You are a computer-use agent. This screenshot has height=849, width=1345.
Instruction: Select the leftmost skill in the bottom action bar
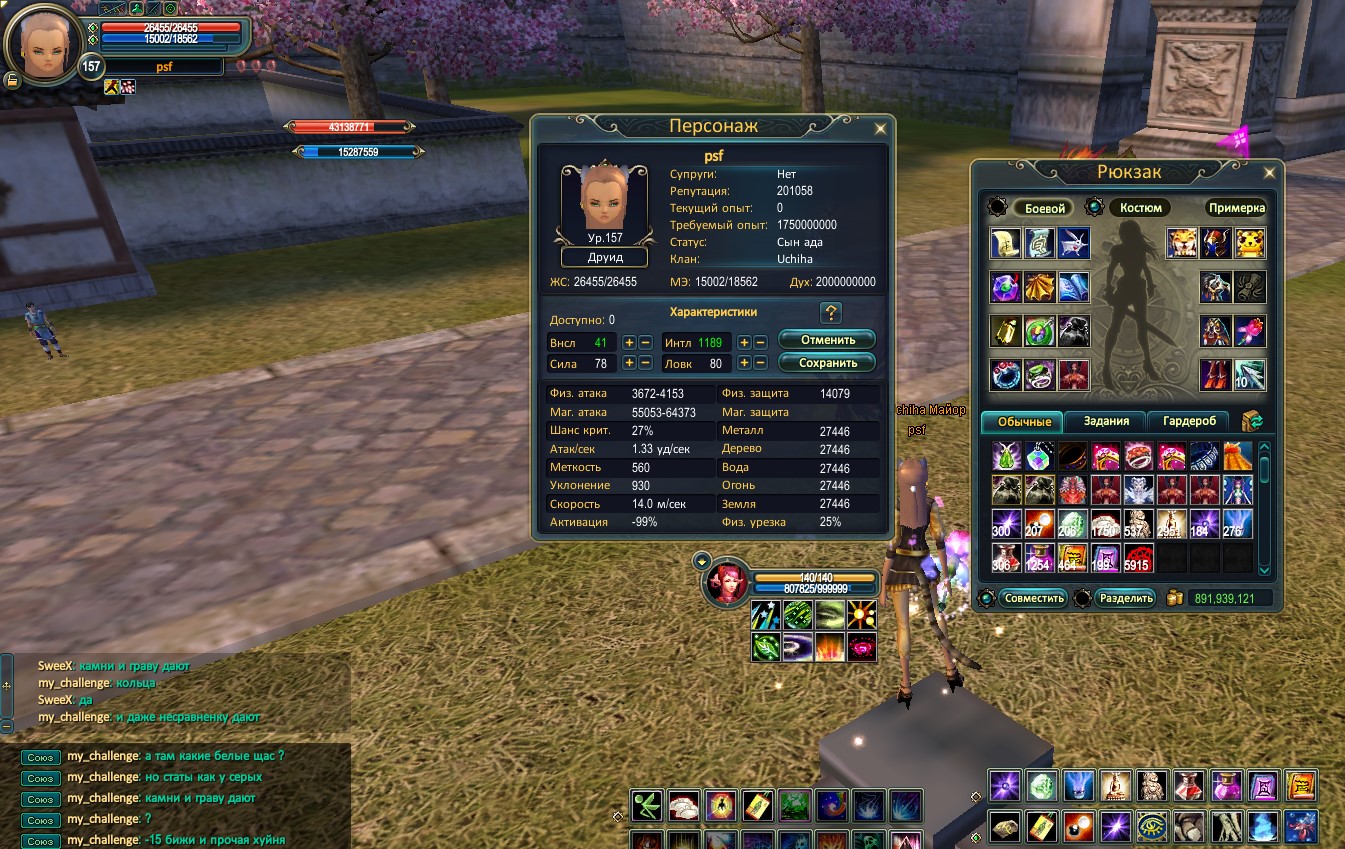(x=647, y=807)
